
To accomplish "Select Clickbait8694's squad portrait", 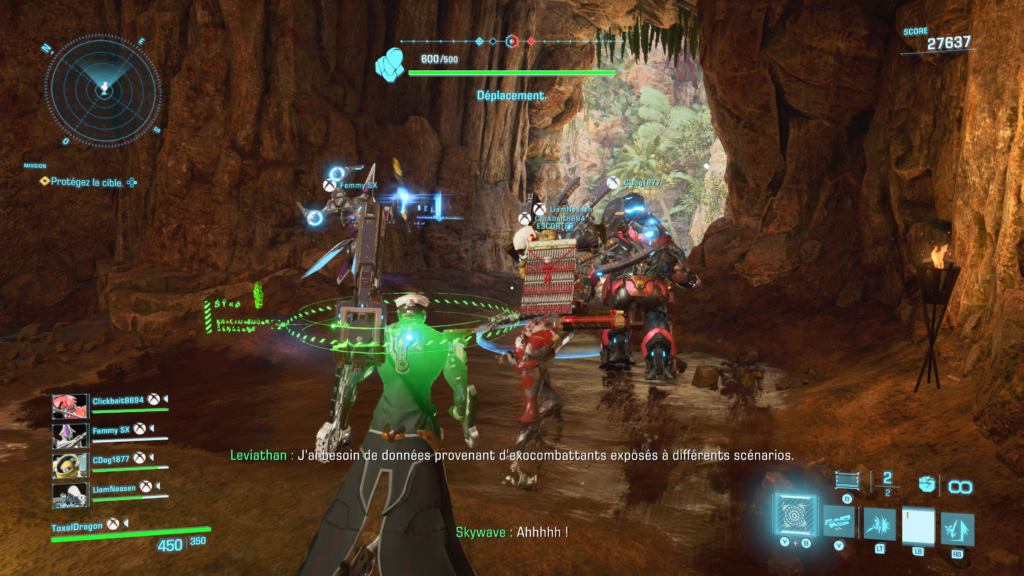I will tap(70, 405).
